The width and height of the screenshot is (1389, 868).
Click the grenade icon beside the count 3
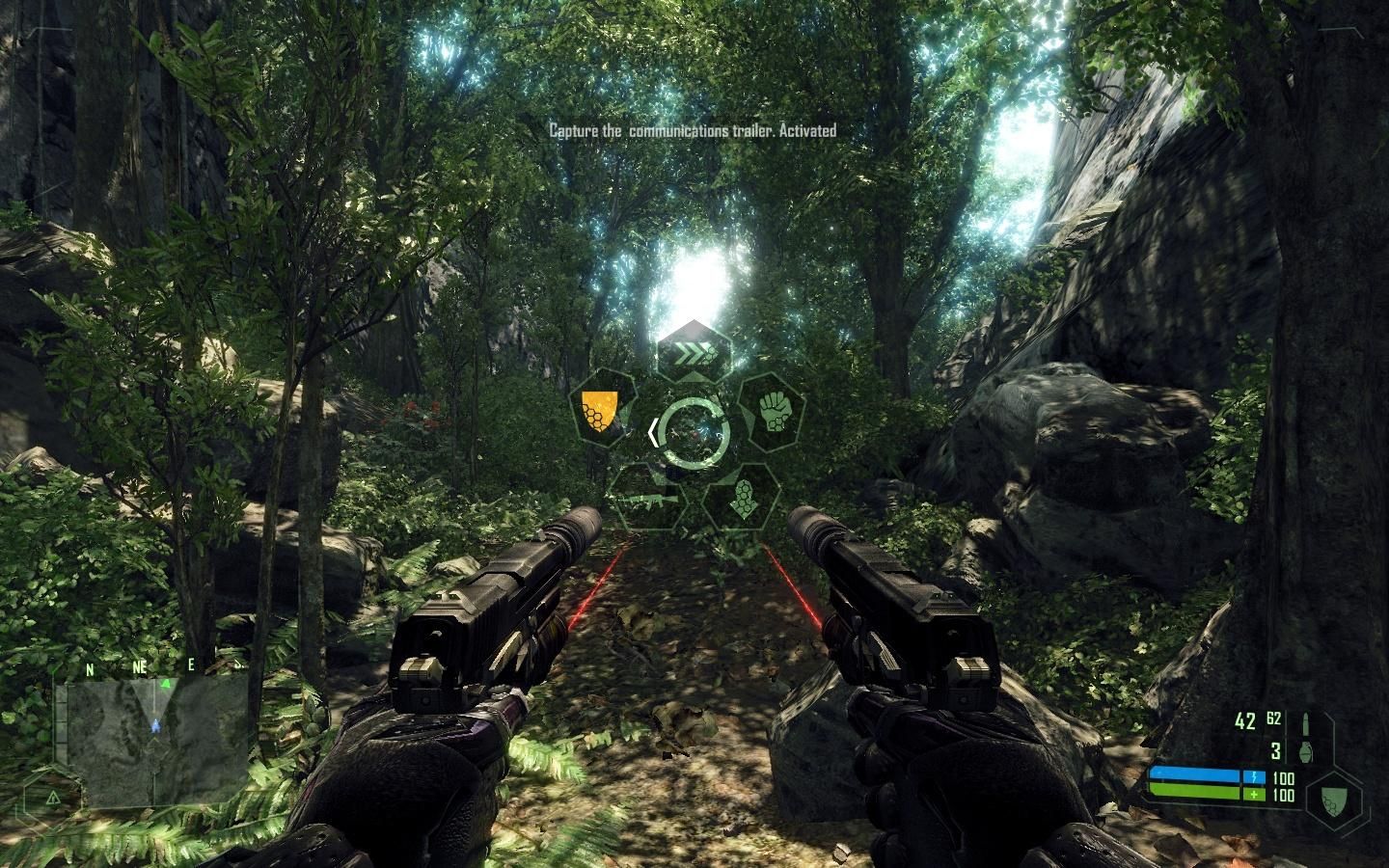pos(1306,753)
